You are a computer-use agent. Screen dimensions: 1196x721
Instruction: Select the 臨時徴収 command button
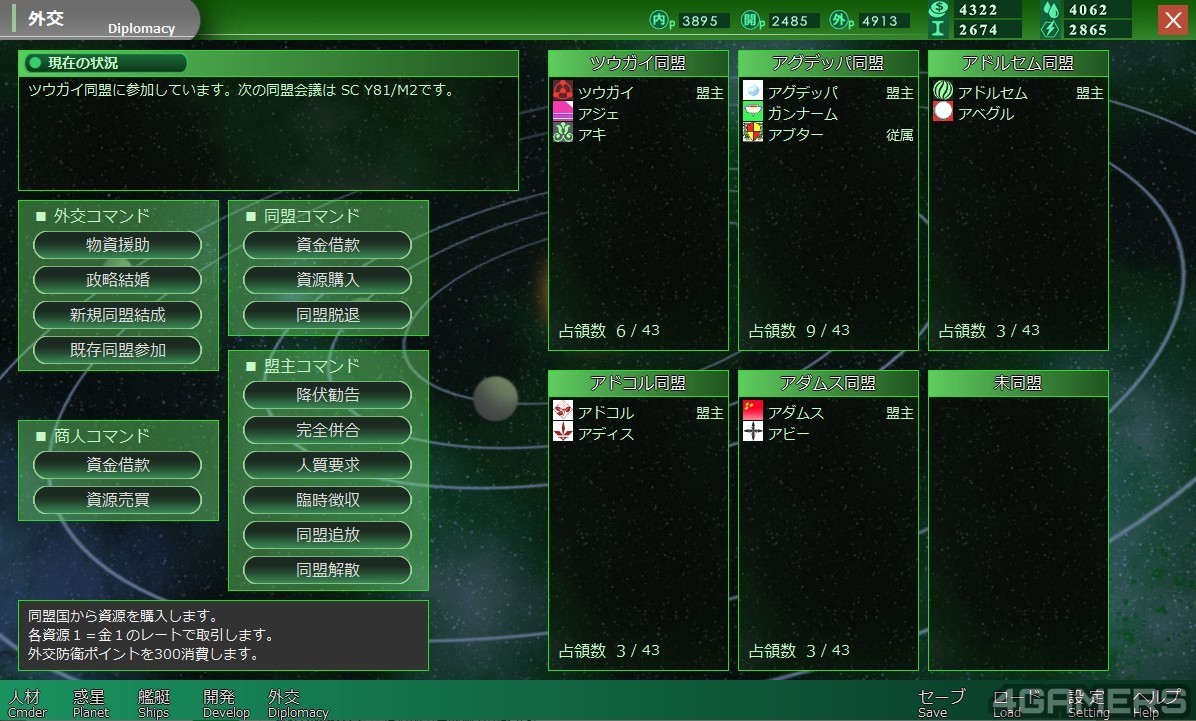[328, 500]
